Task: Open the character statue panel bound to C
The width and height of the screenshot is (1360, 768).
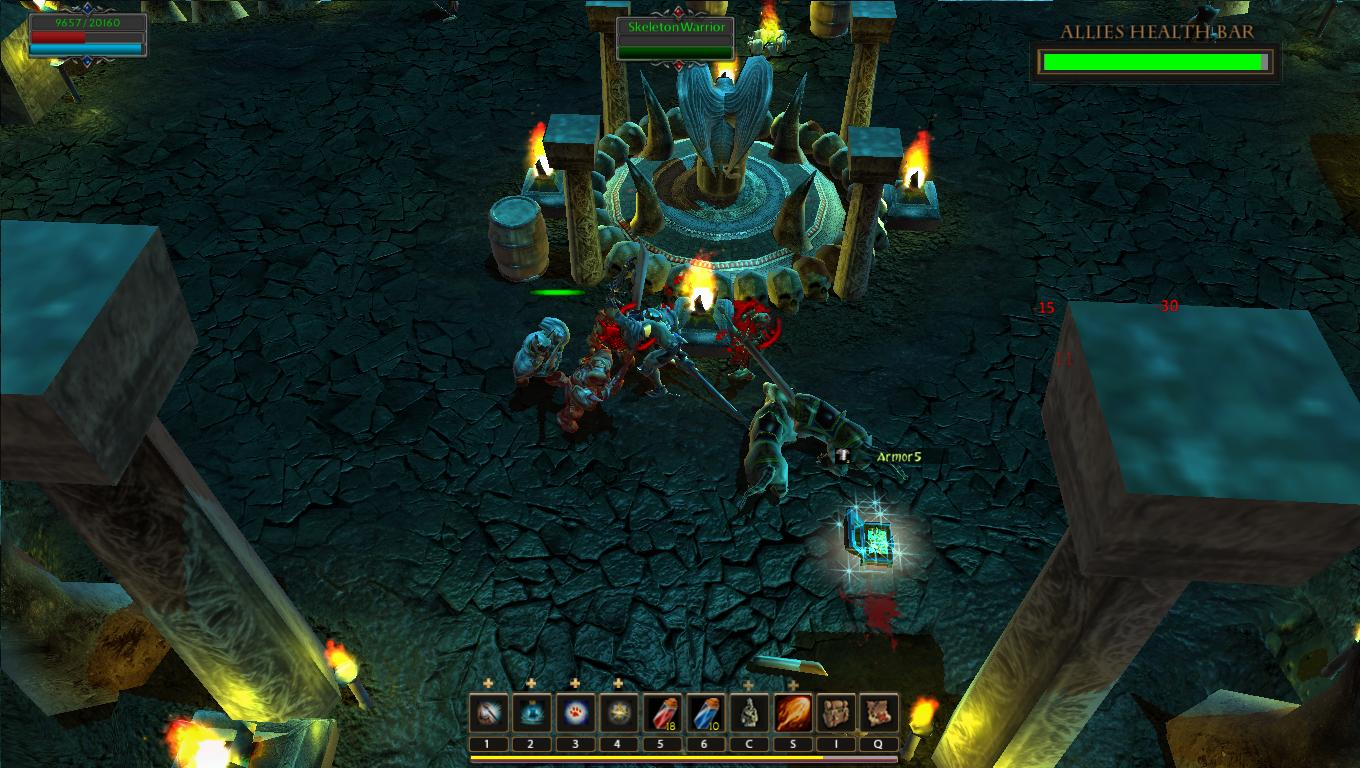Action: [749, 711]
